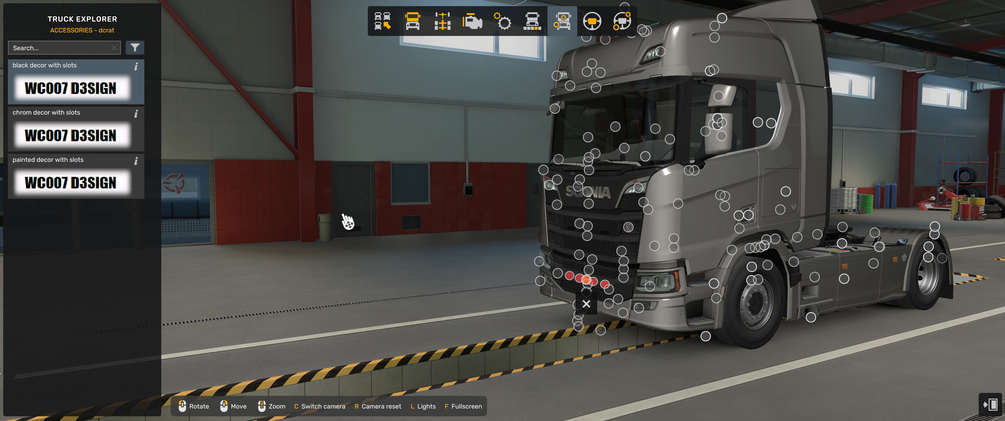
Task: Open the truck front lights category
Action: [532, 21]
